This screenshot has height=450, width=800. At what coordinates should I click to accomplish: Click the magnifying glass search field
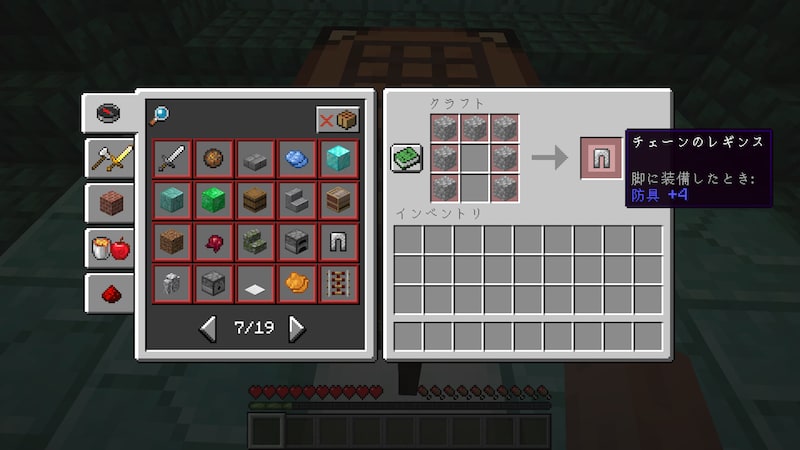pyautogui.click(x=160, y=117)
